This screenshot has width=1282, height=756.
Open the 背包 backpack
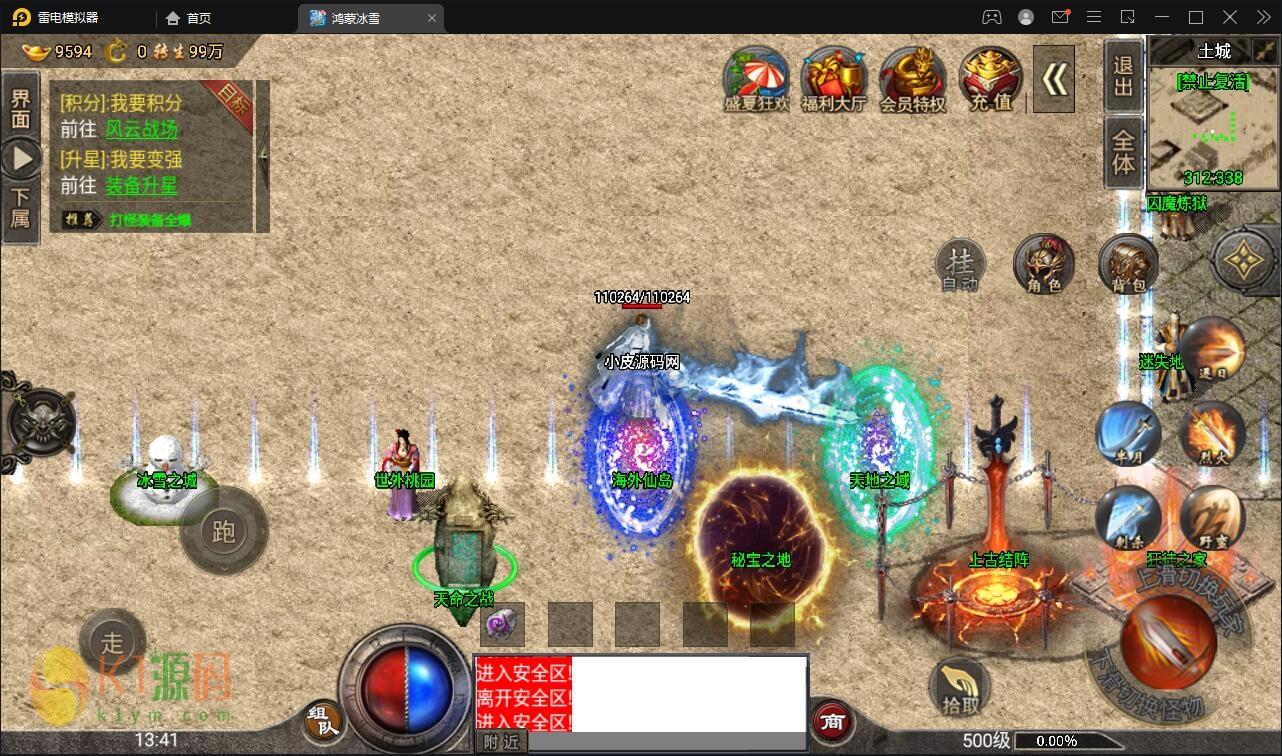pyautogui.click(x=1128, y=265)
